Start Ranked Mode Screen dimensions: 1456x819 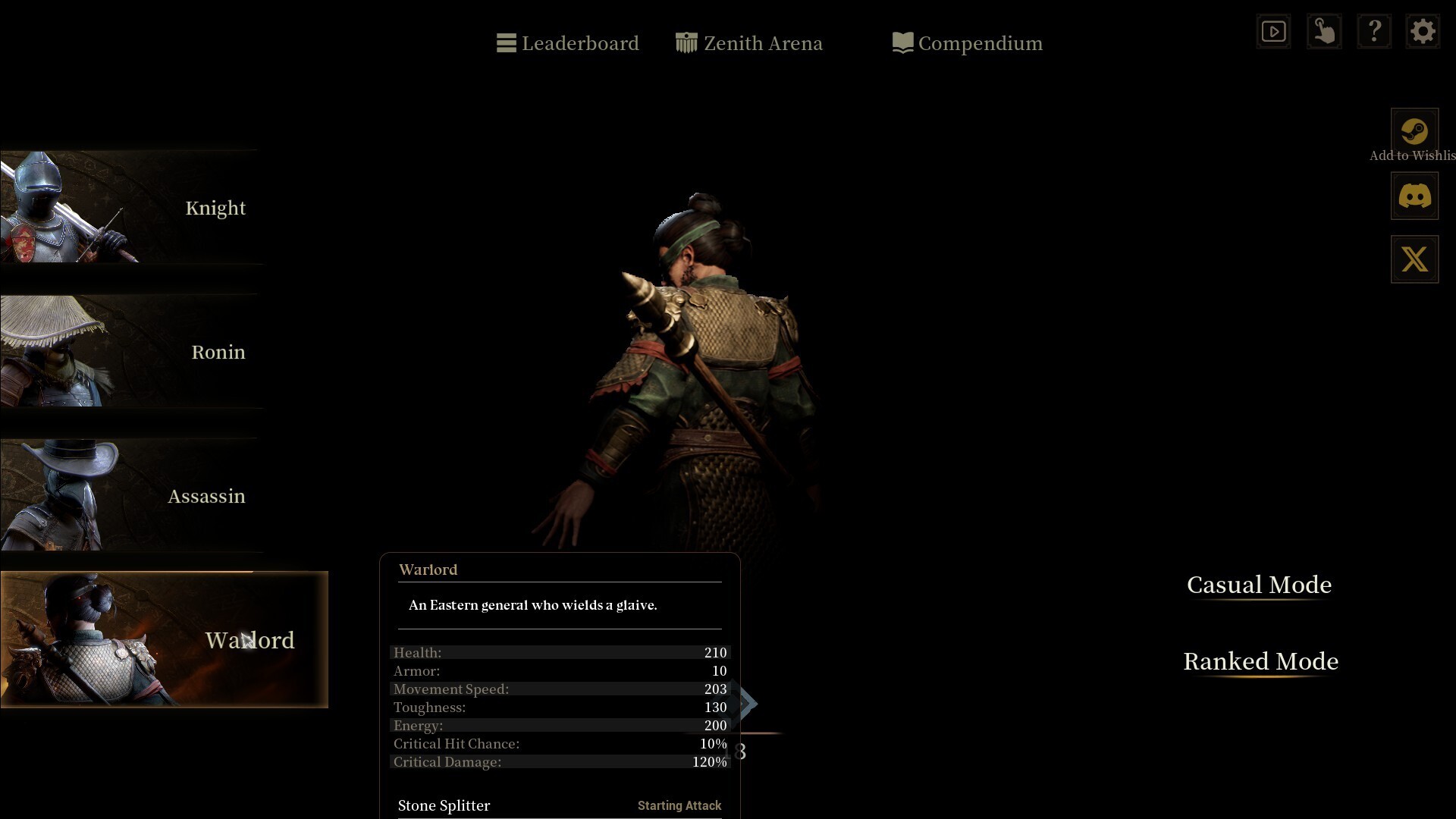pos(1261,661)
